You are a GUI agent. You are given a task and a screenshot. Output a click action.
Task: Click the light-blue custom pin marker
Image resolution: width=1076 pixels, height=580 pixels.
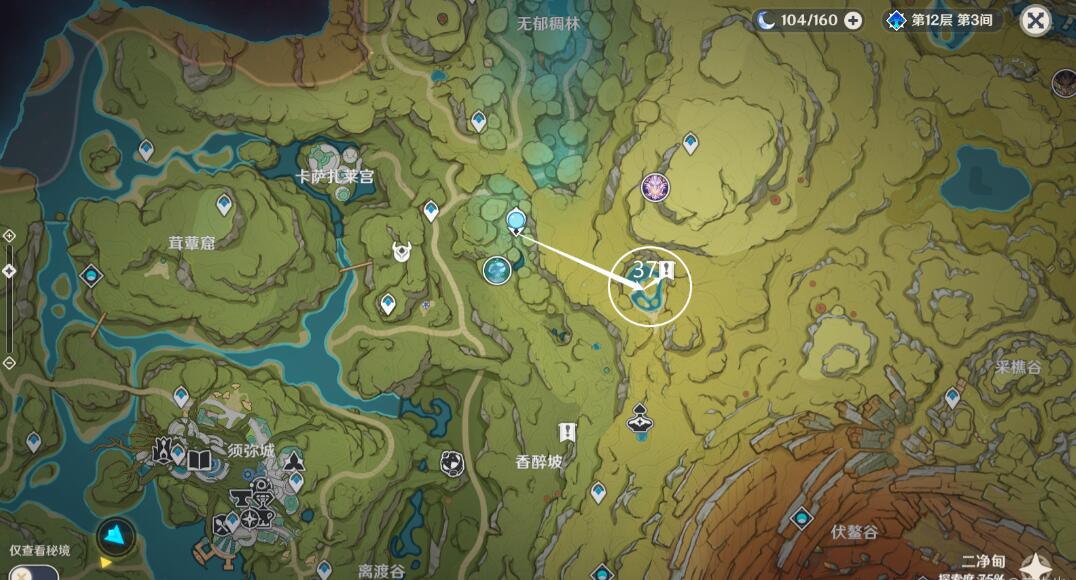(516, 221)
